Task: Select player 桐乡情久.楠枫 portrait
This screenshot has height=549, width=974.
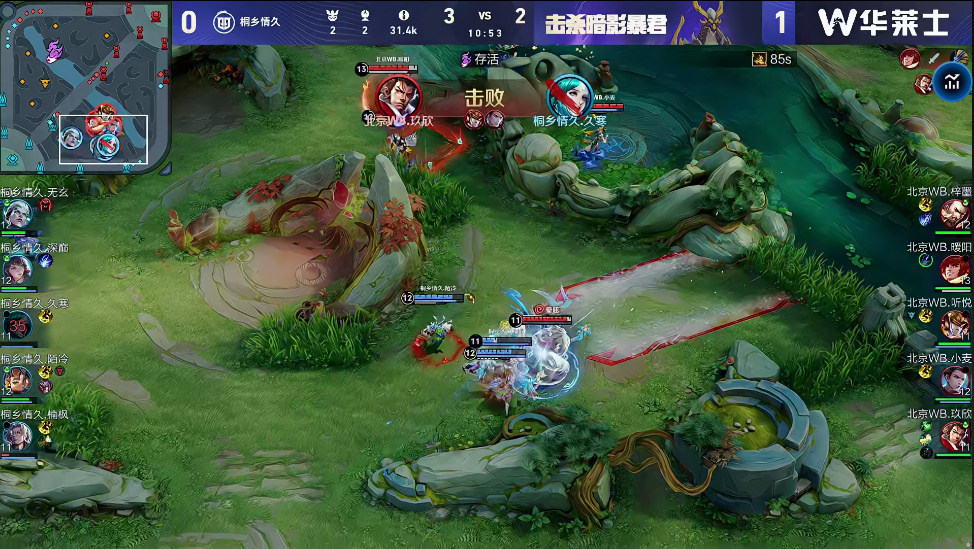Action: coord(17,435)
